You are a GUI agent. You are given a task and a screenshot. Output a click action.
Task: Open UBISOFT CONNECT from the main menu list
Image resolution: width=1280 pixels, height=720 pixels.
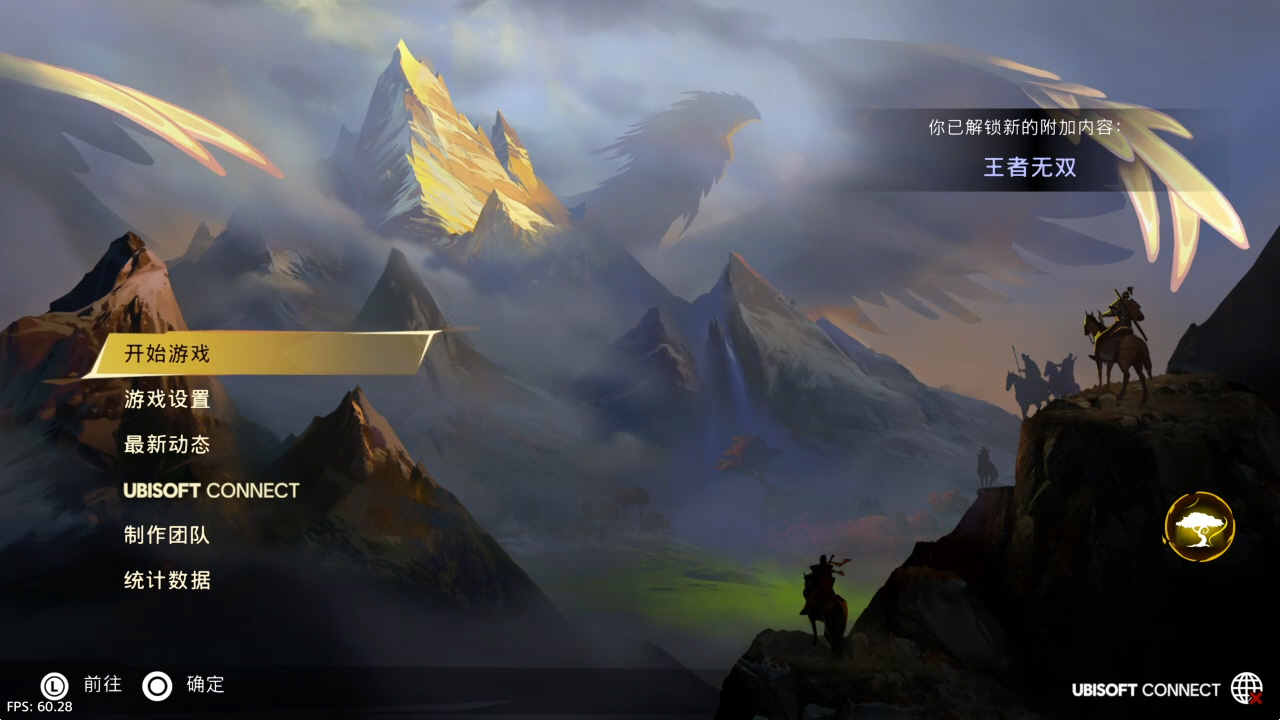(x=211, y=490)
